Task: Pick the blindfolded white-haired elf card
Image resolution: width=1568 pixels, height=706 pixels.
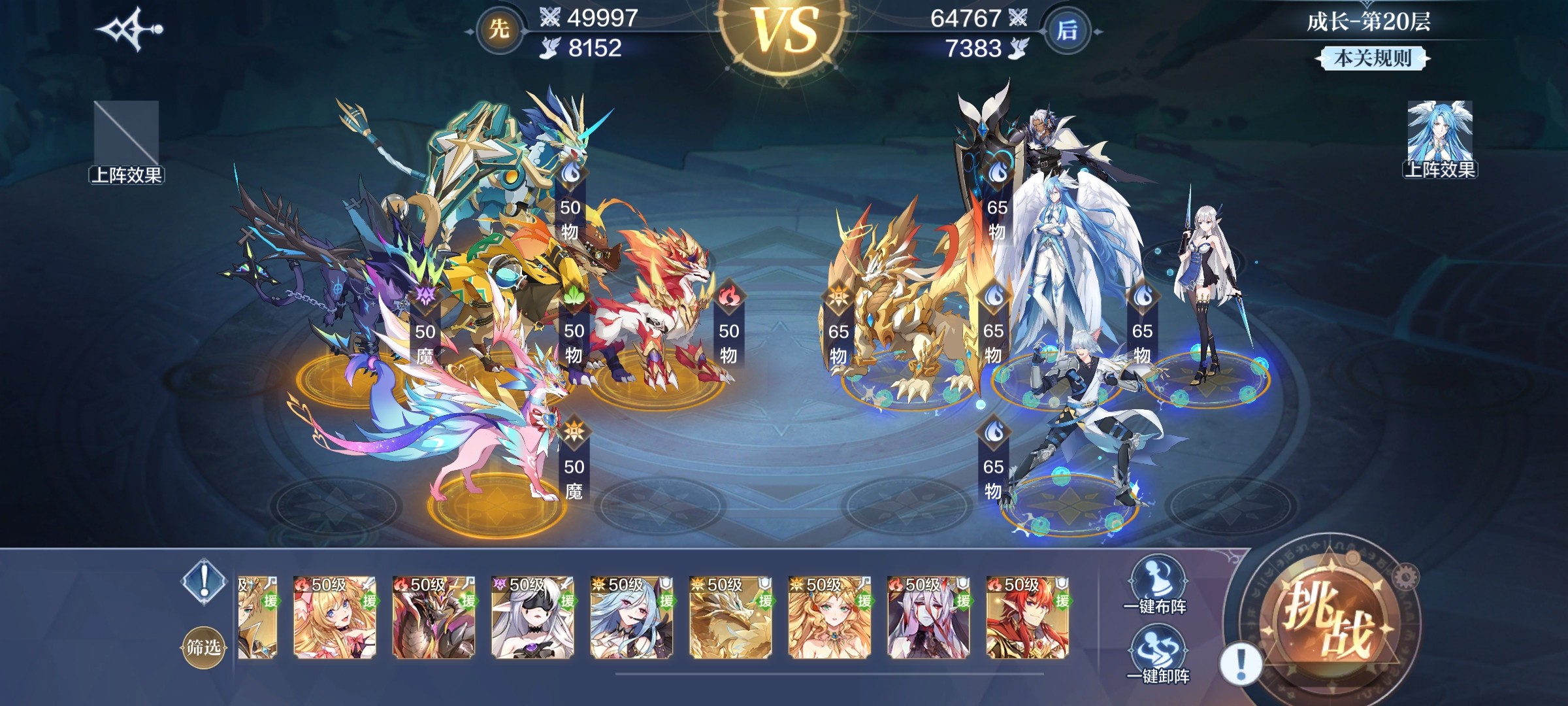Action: pyautogui.click(x=532, y=618)
